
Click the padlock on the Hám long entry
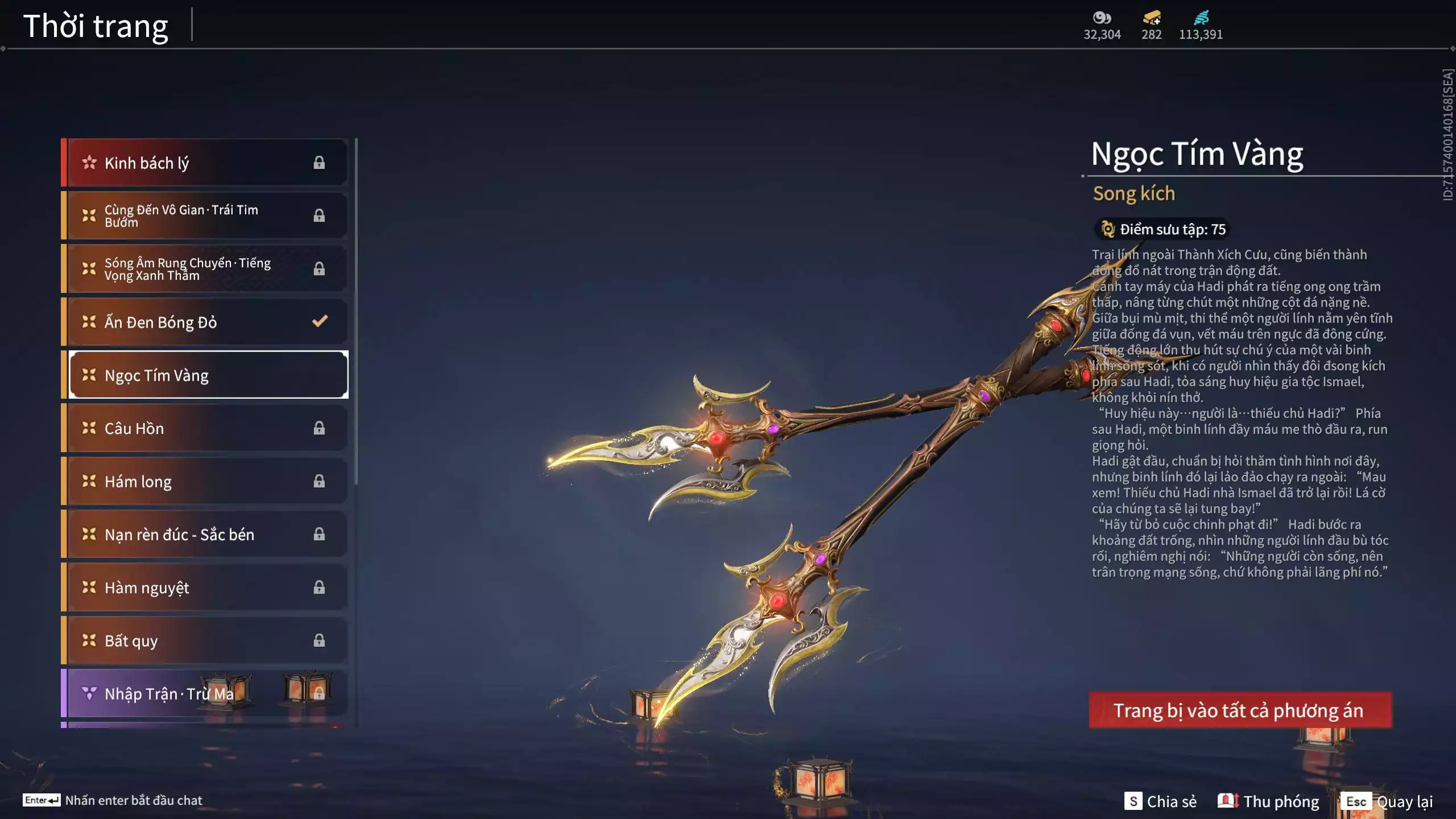pyautogui.click(x=319, y=481)
